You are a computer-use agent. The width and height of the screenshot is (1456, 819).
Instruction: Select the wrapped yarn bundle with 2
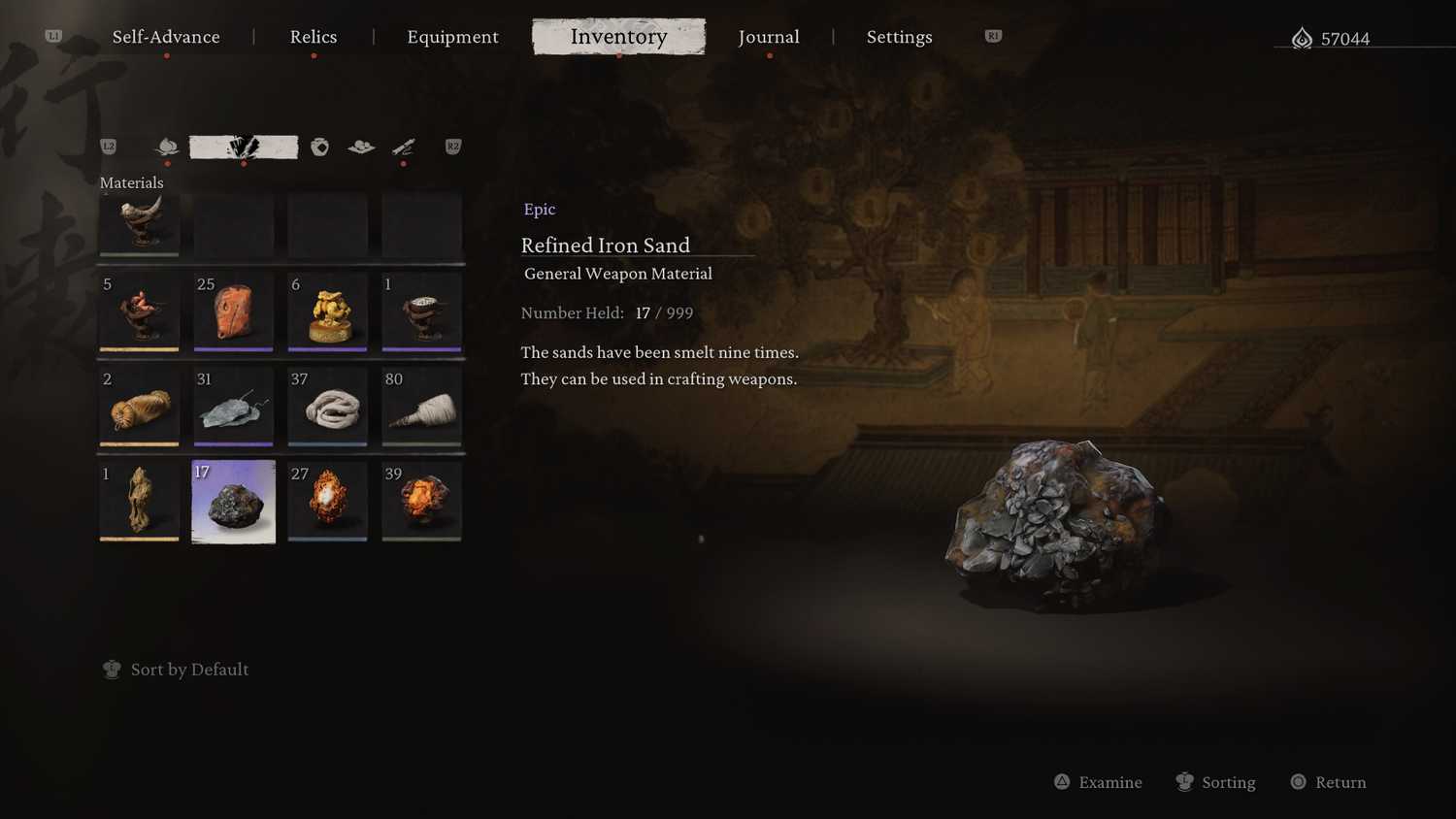[x=139, y=408]
